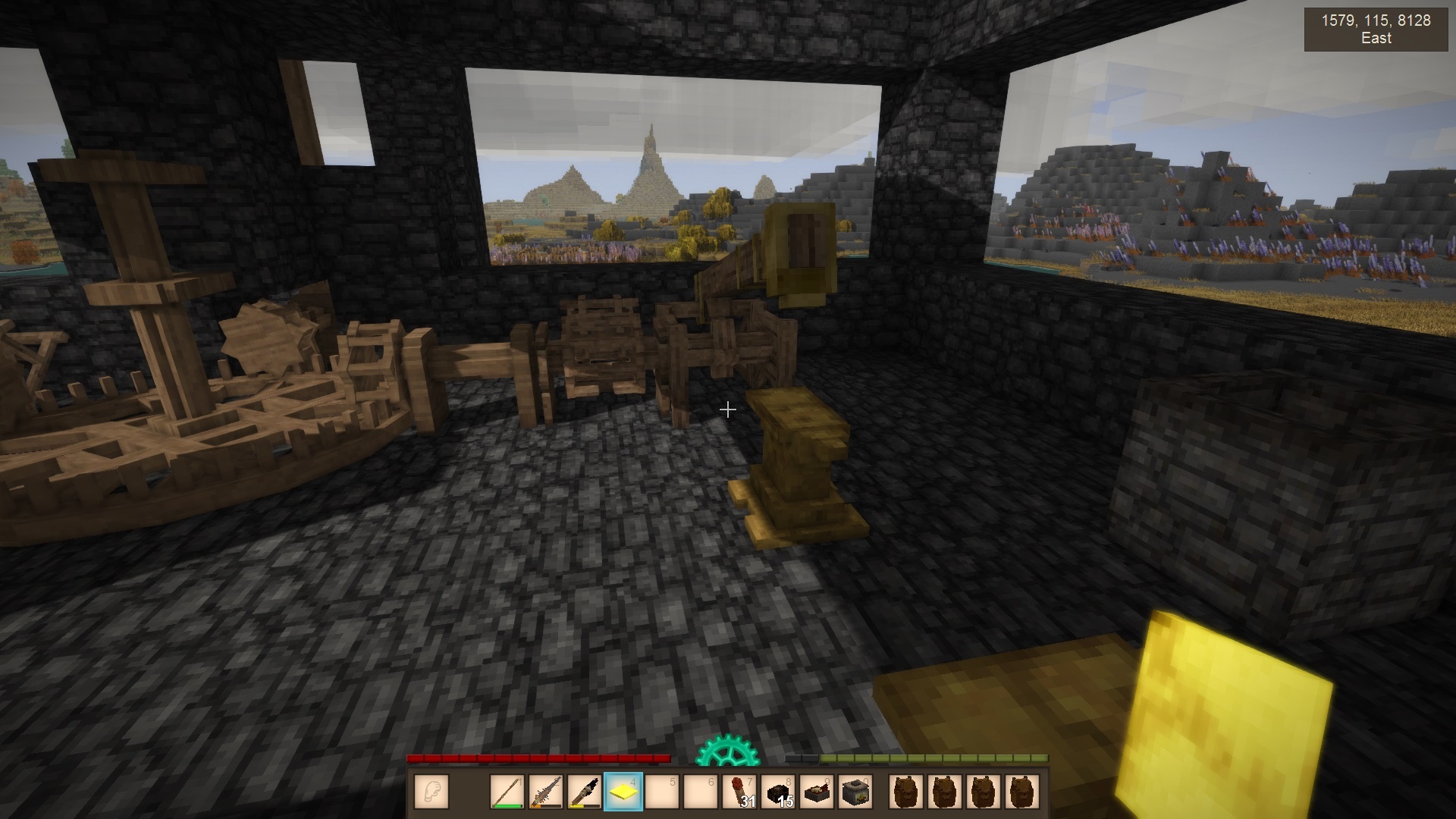Select the stack of 31 torches
Viewport: 1456px width, 819px height.
(x=739, y=792)
